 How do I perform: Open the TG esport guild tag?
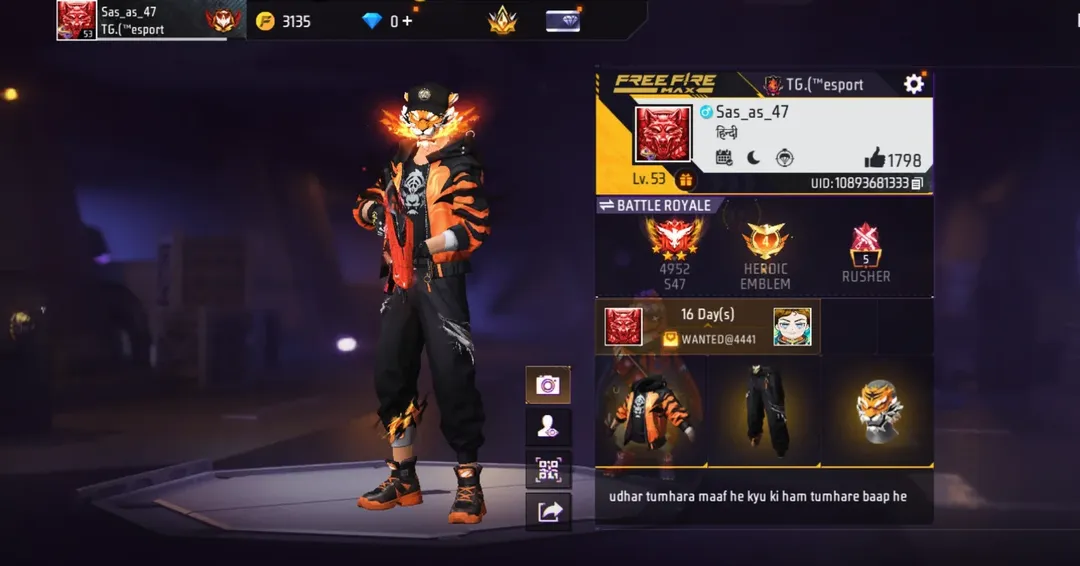[814, 85]
